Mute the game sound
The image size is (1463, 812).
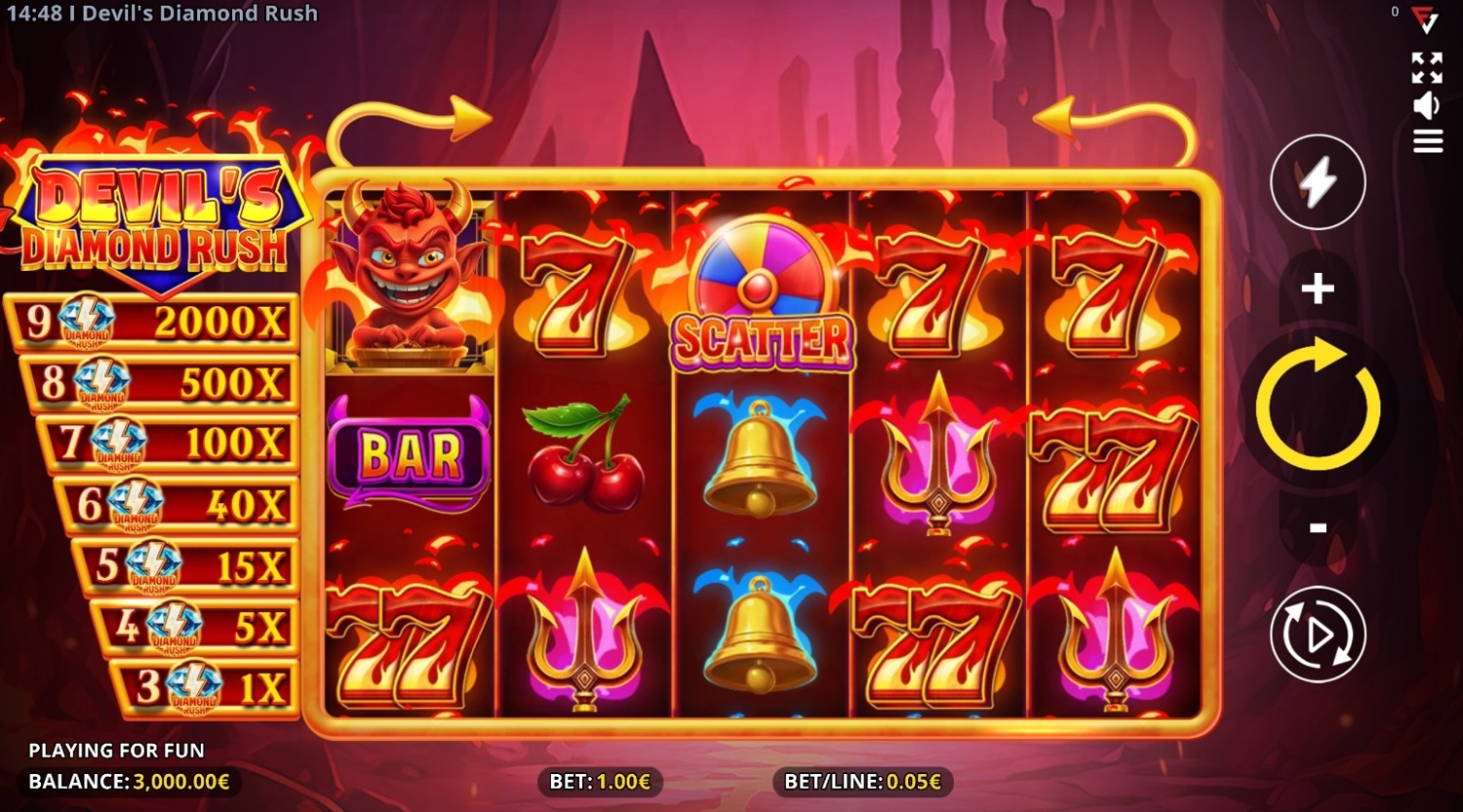pos(1427,105)
